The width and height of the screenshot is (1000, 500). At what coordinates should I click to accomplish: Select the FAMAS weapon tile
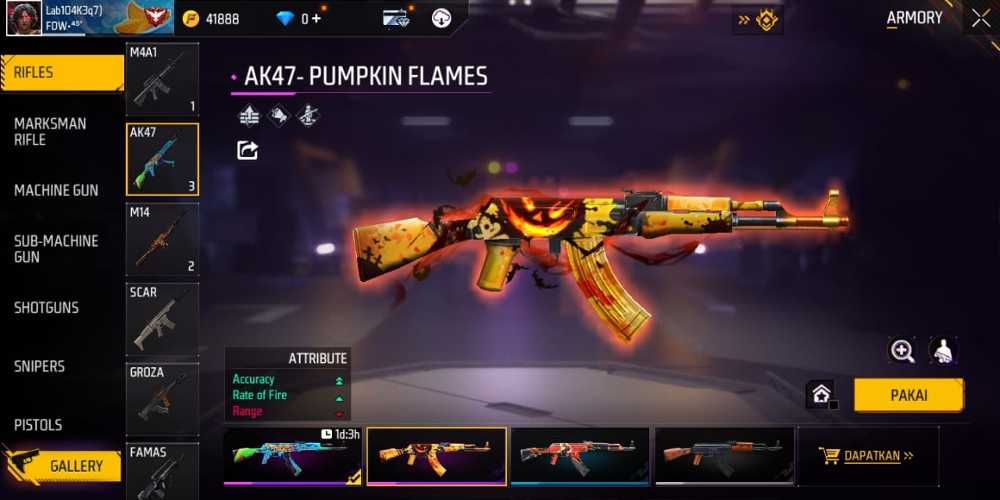click(x=162, y=470)
